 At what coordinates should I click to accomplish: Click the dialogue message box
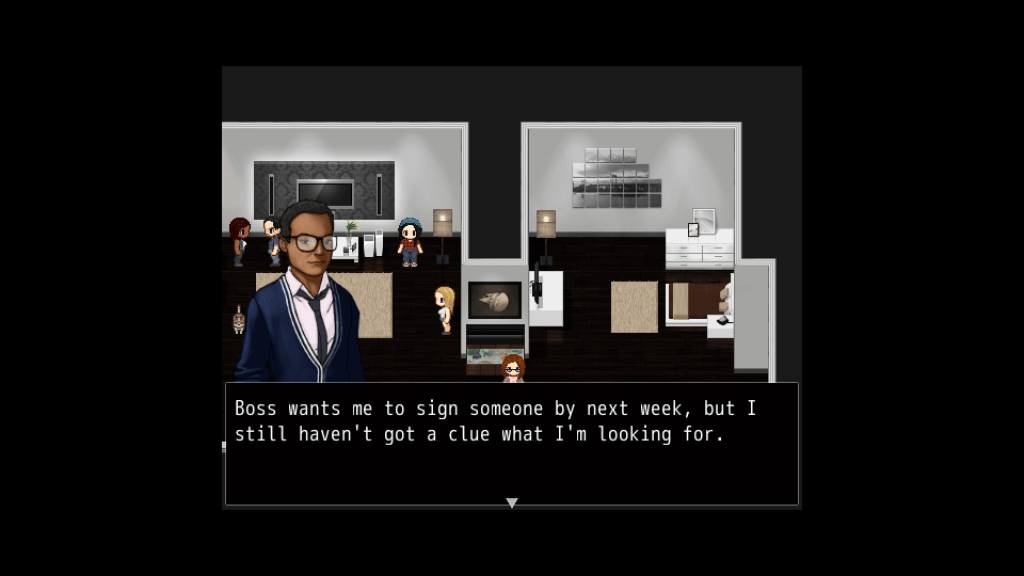click(x=511, y=444)
